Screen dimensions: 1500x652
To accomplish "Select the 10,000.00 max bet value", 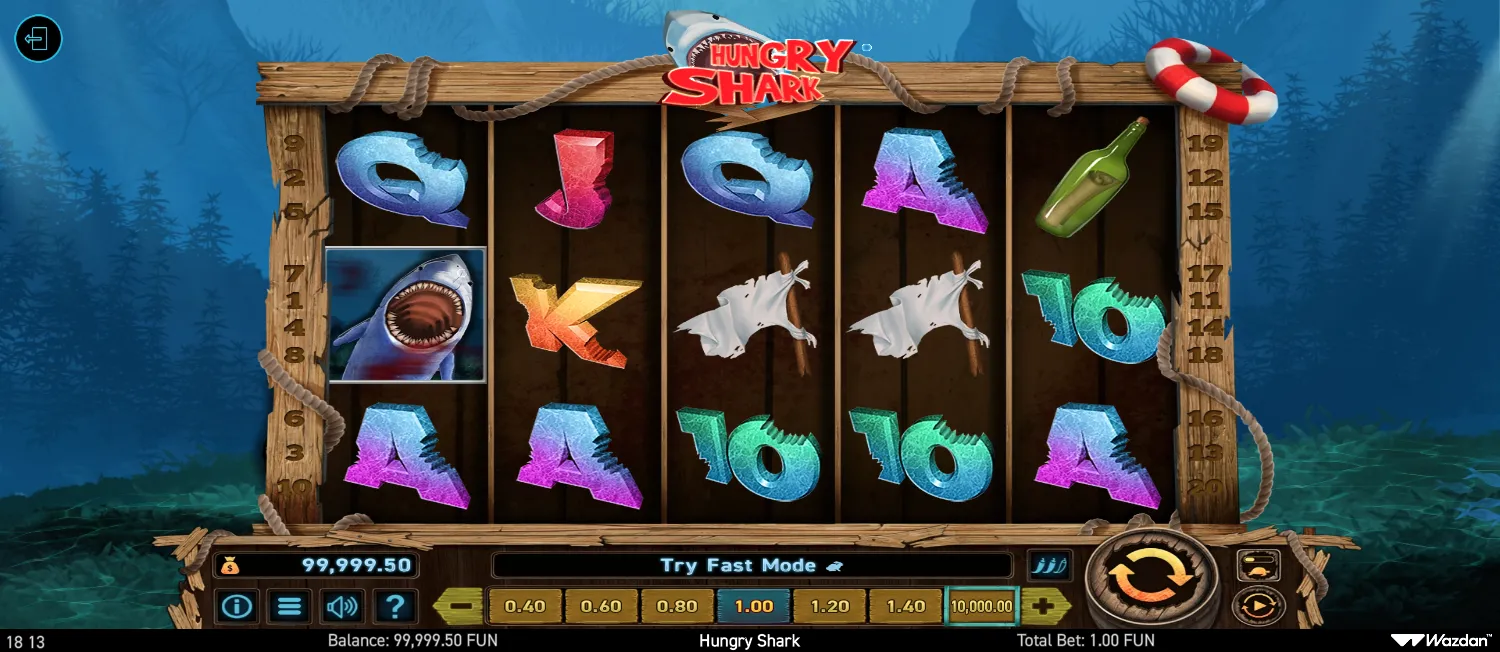I will click(982, 606).
